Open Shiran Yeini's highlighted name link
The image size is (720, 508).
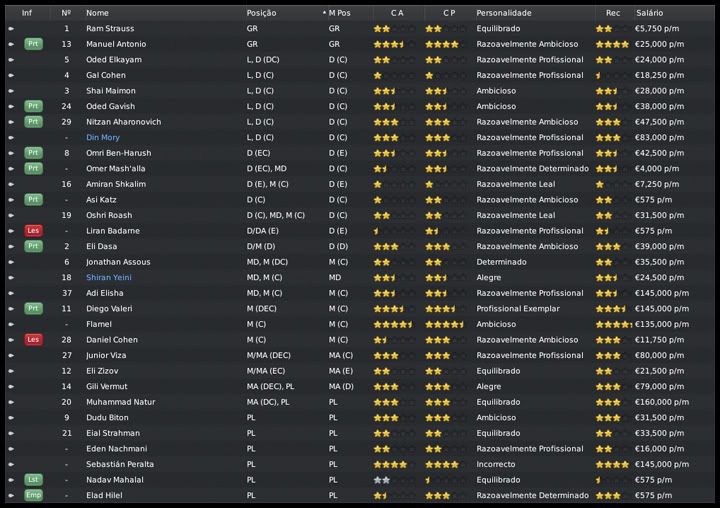pyautogui.click(x=109, y=278)
